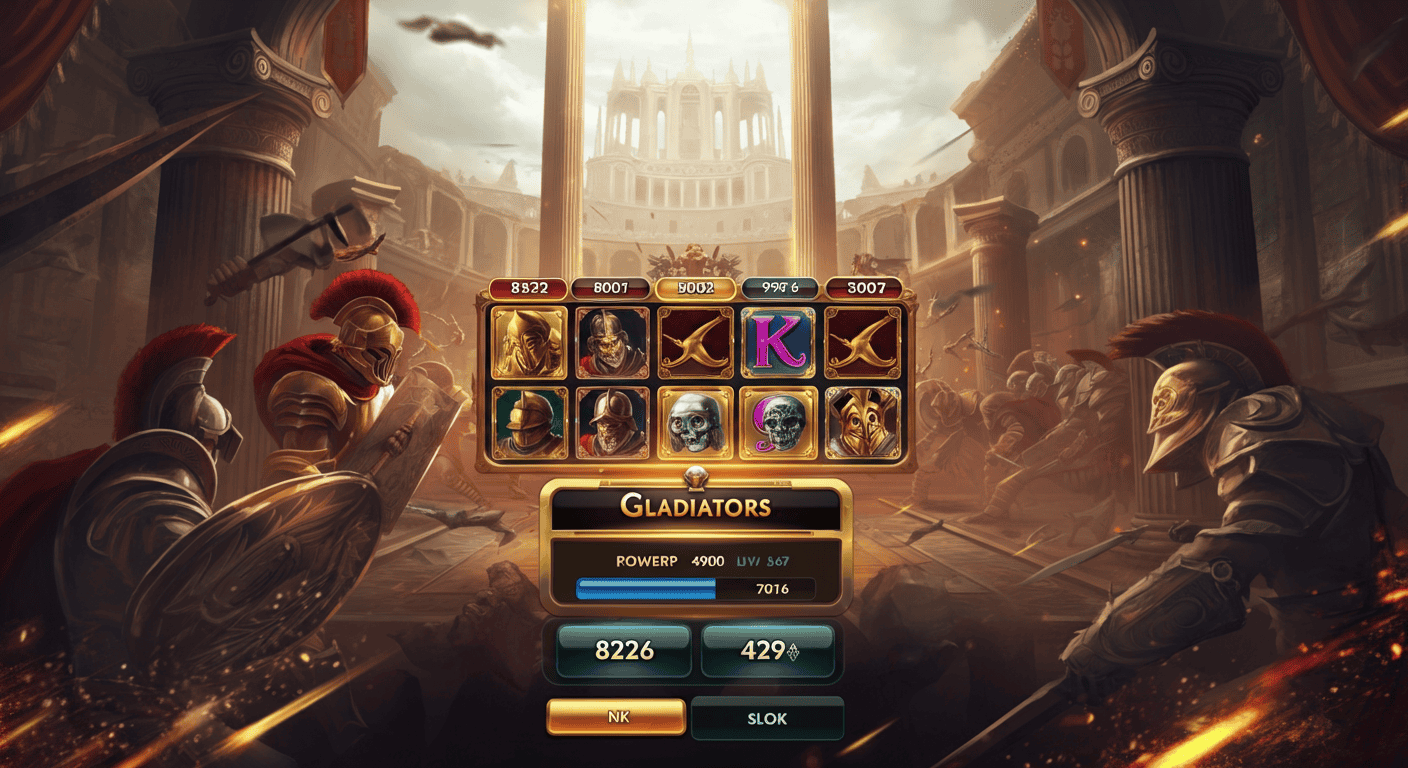Select the teal 9976 counter badge
1408x768 pixels.
(779, 288)
